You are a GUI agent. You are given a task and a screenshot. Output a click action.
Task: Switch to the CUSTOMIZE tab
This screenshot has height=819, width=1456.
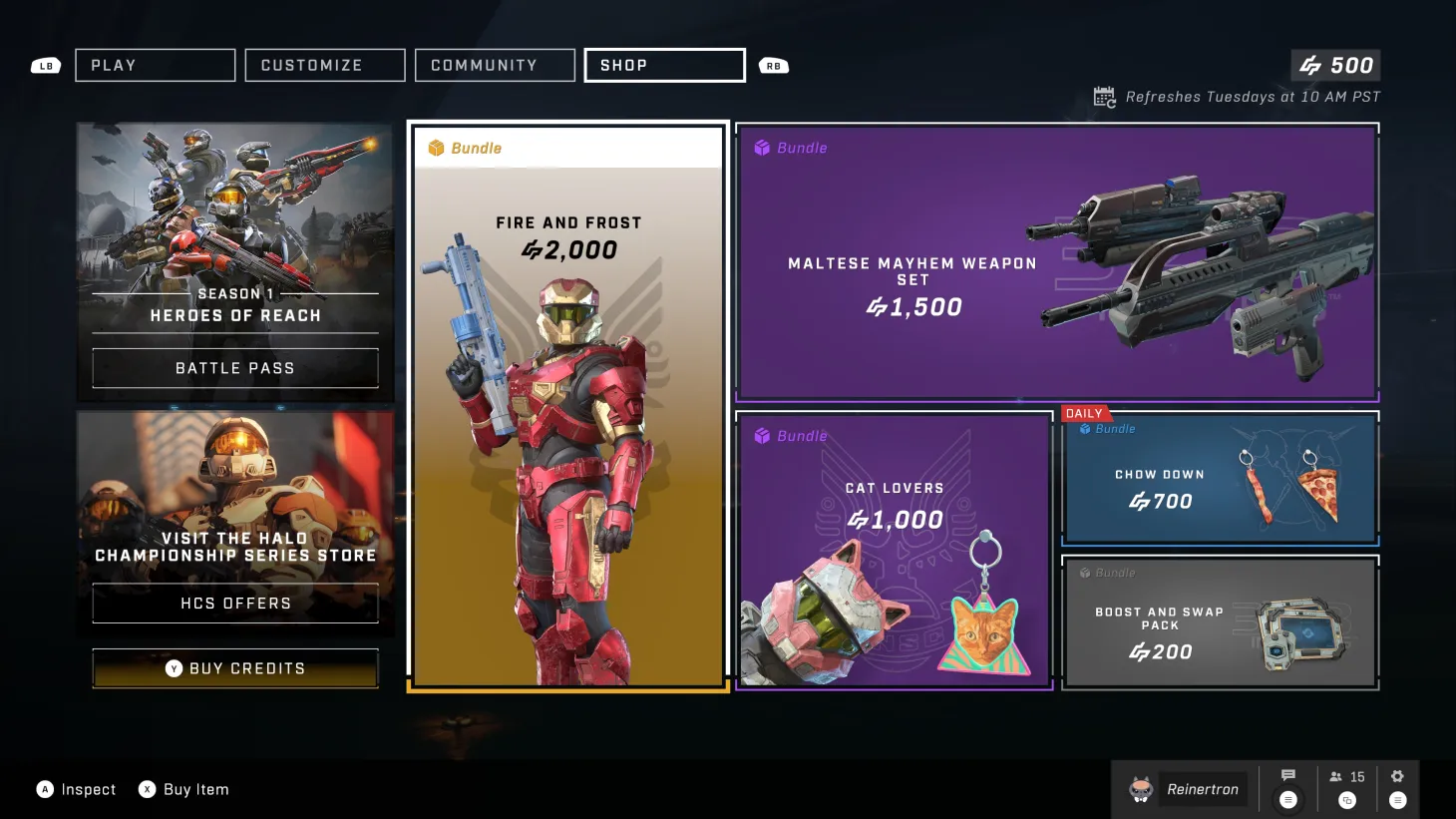pyautogui.click(x=324, y=65)
